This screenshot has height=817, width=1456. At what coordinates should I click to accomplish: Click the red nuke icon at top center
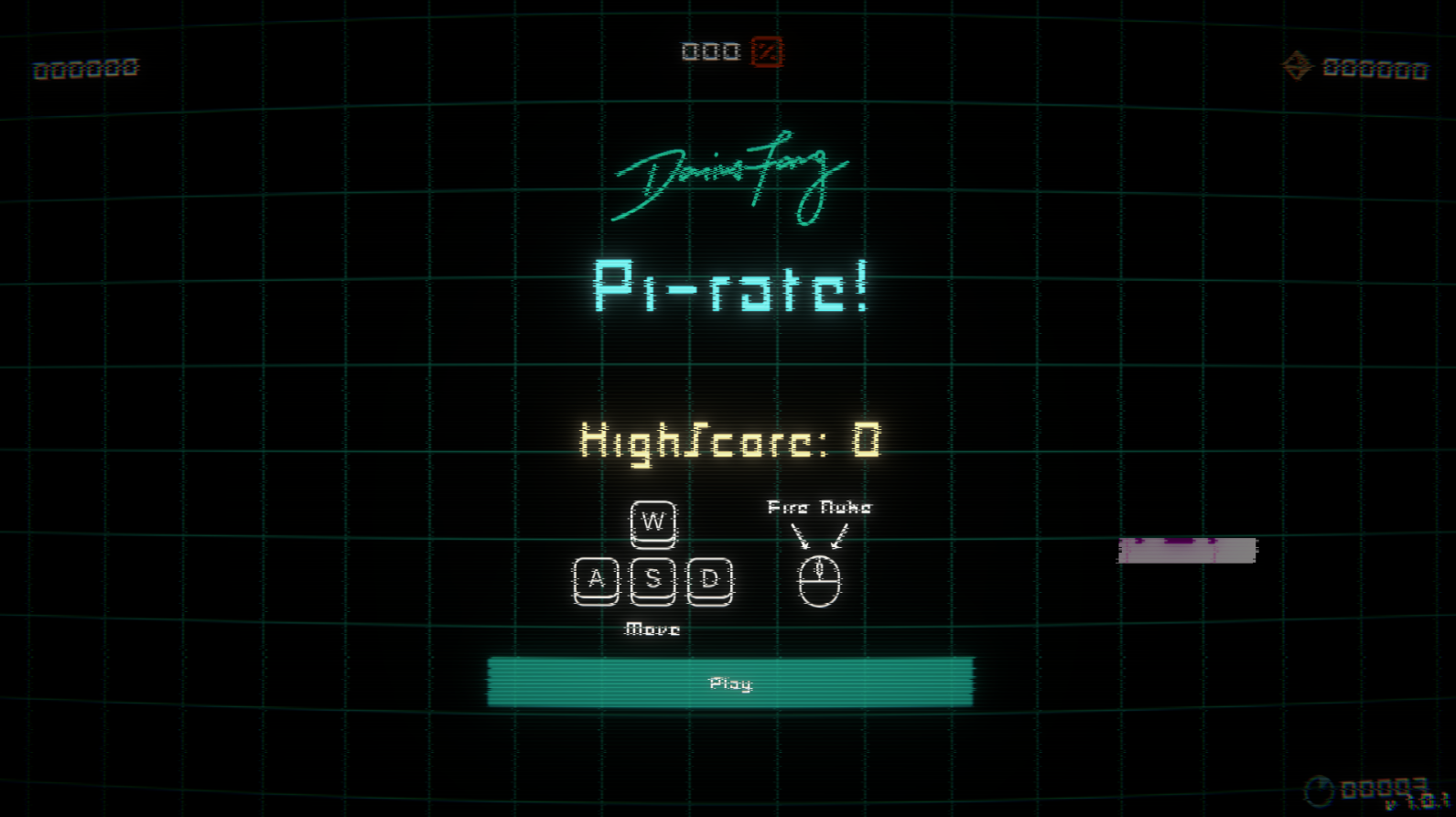coord(765,53)
